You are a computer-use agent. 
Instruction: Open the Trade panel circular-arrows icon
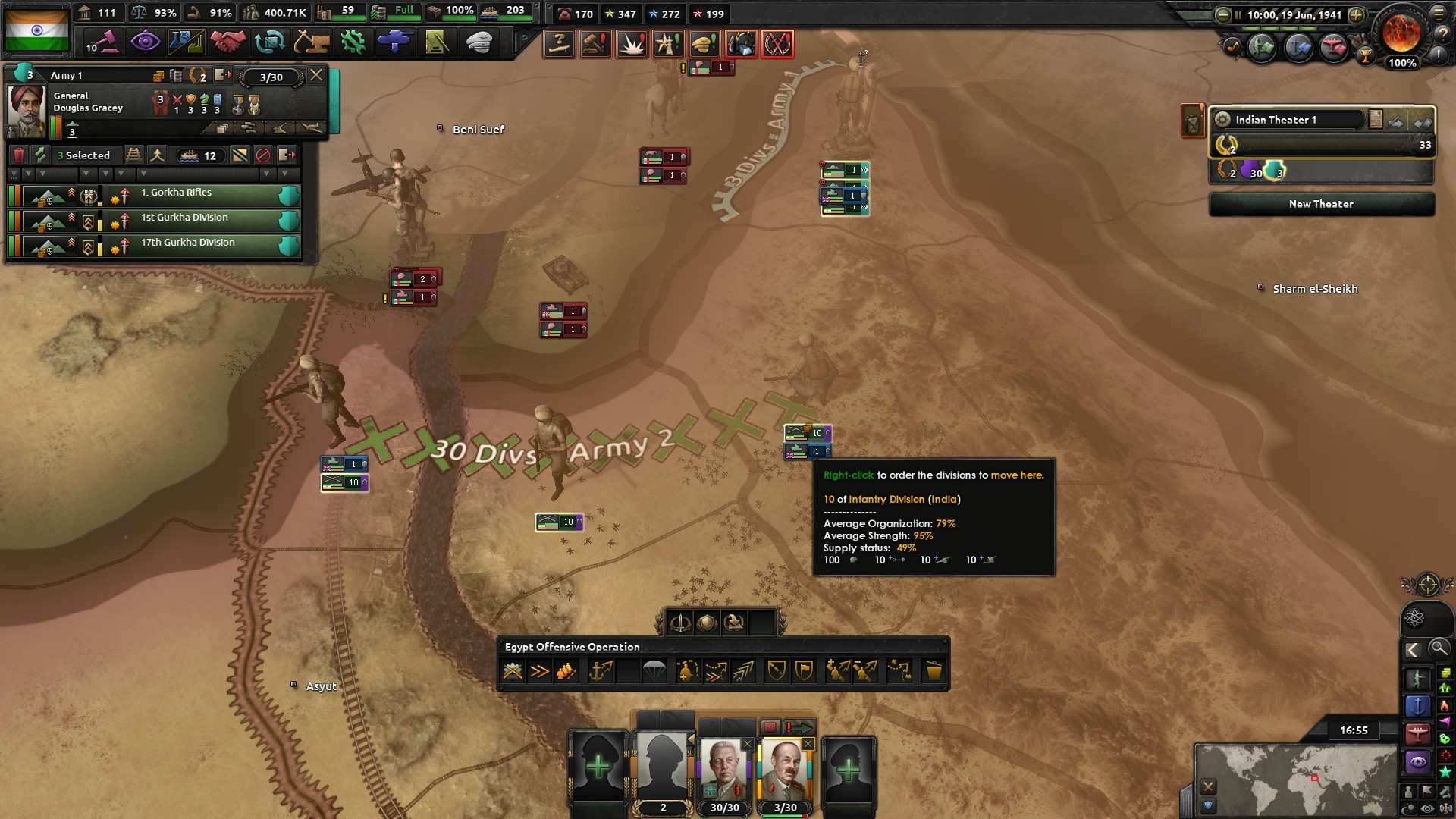click(x=270, y=42)
